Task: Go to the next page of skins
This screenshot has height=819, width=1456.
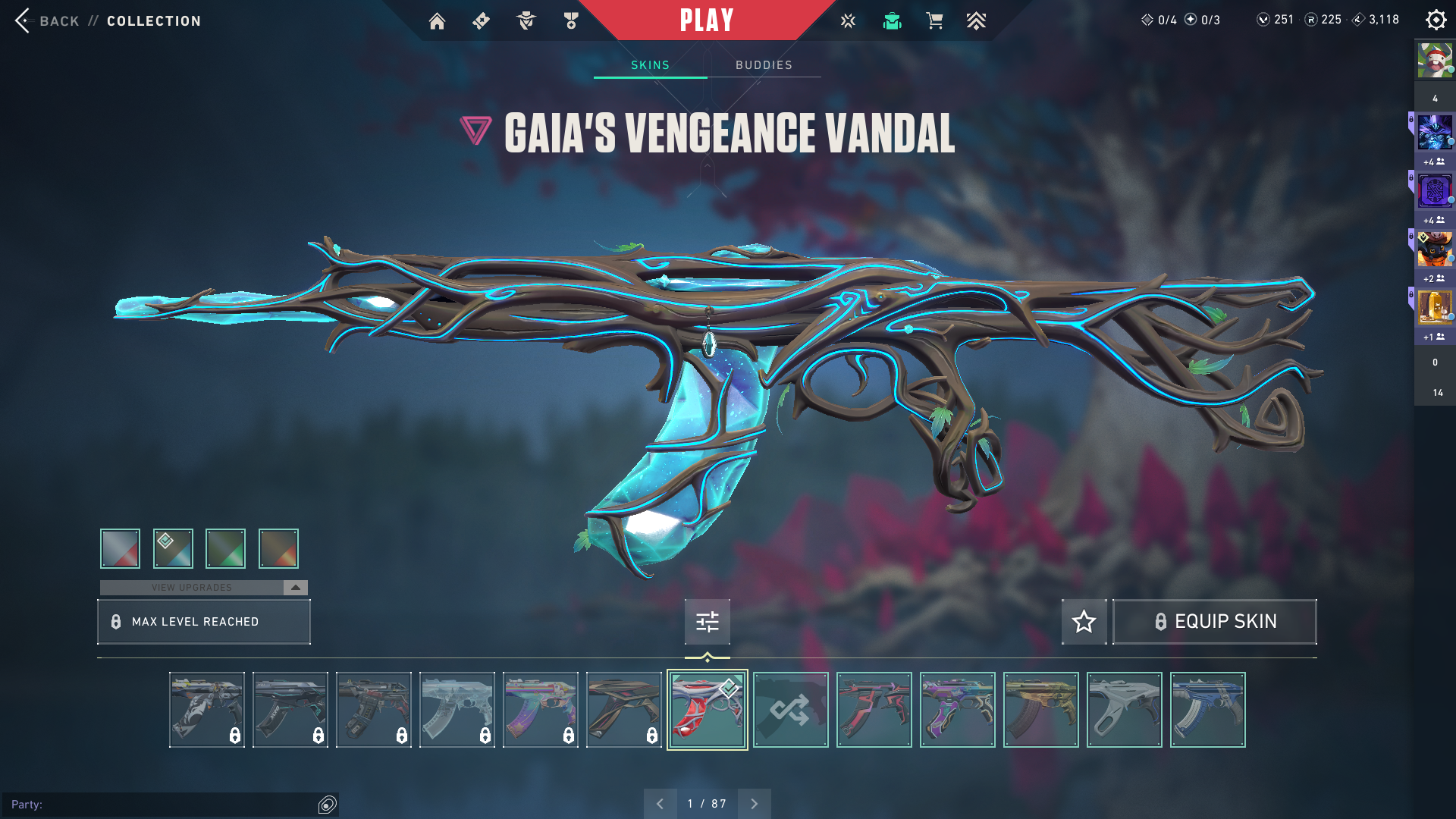Action: [754, 804]
